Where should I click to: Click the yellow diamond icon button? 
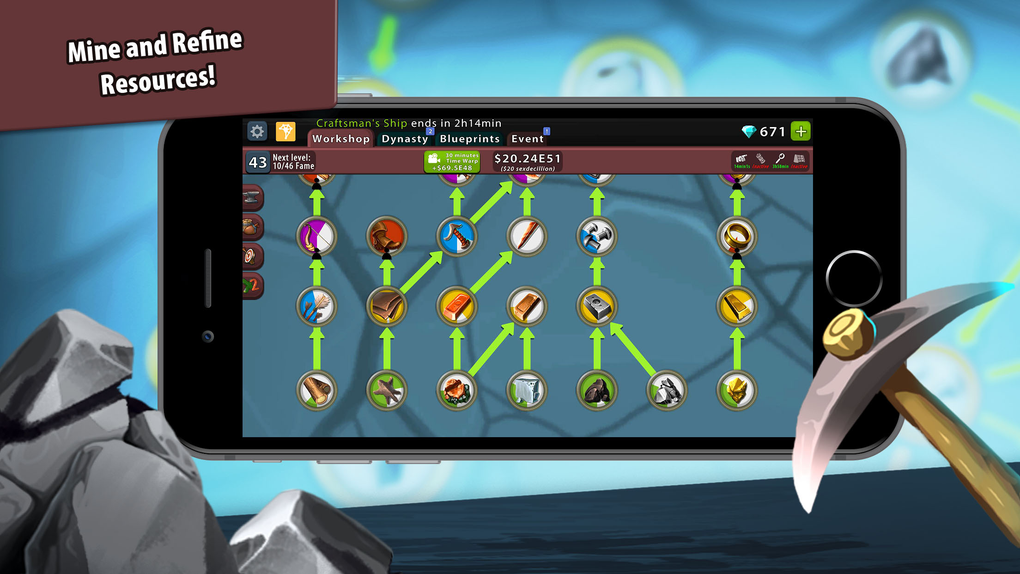[285, 131]
